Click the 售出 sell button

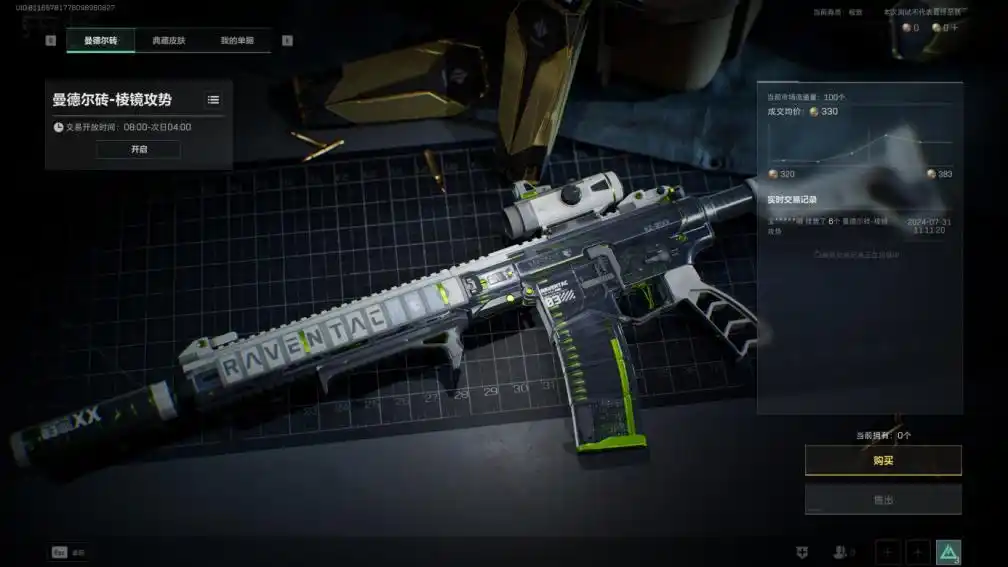883,499
